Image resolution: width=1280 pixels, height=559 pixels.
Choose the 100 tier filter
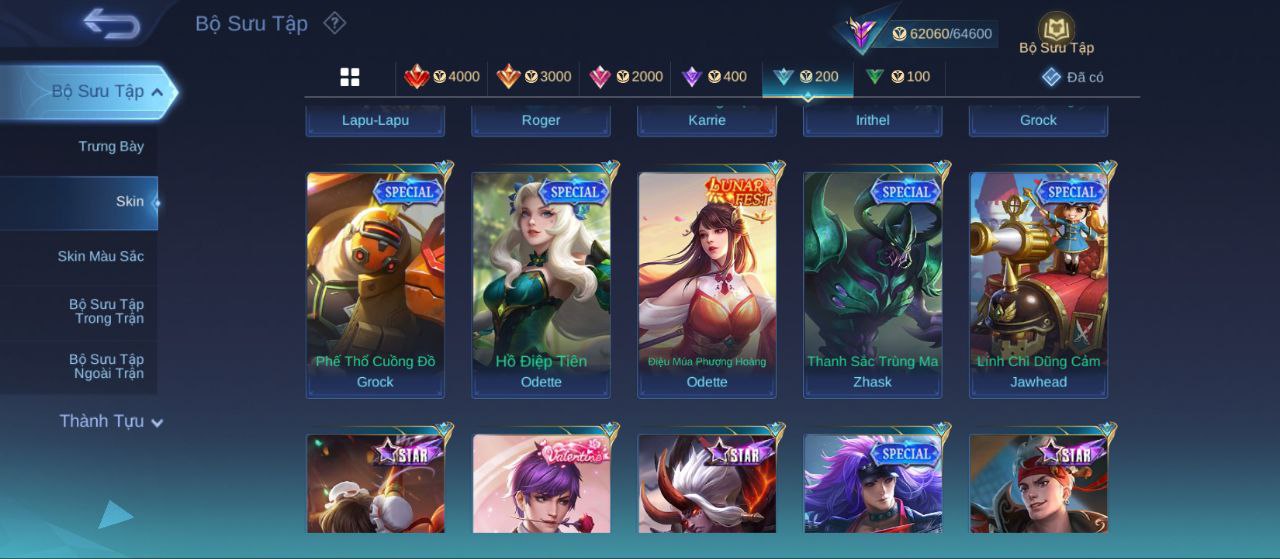898,77
